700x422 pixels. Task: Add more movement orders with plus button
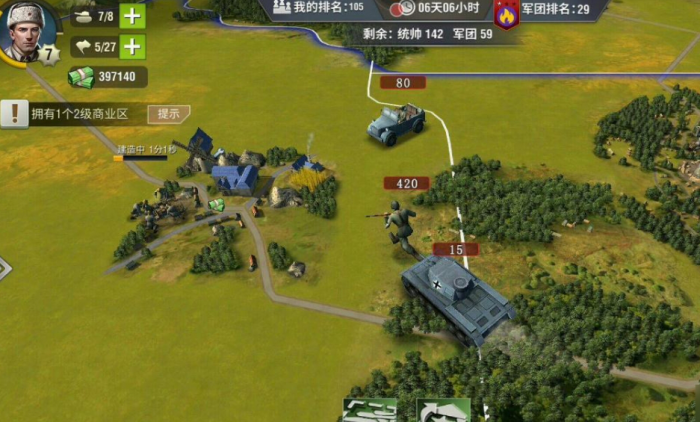132,47
